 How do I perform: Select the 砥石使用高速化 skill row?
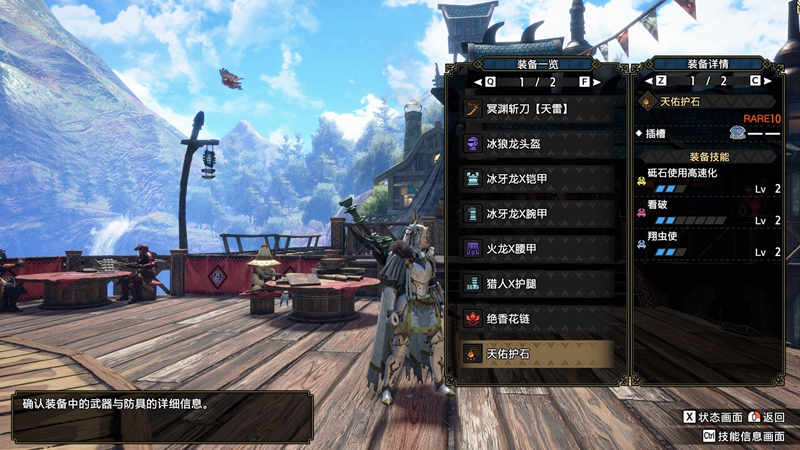point(708,180)
